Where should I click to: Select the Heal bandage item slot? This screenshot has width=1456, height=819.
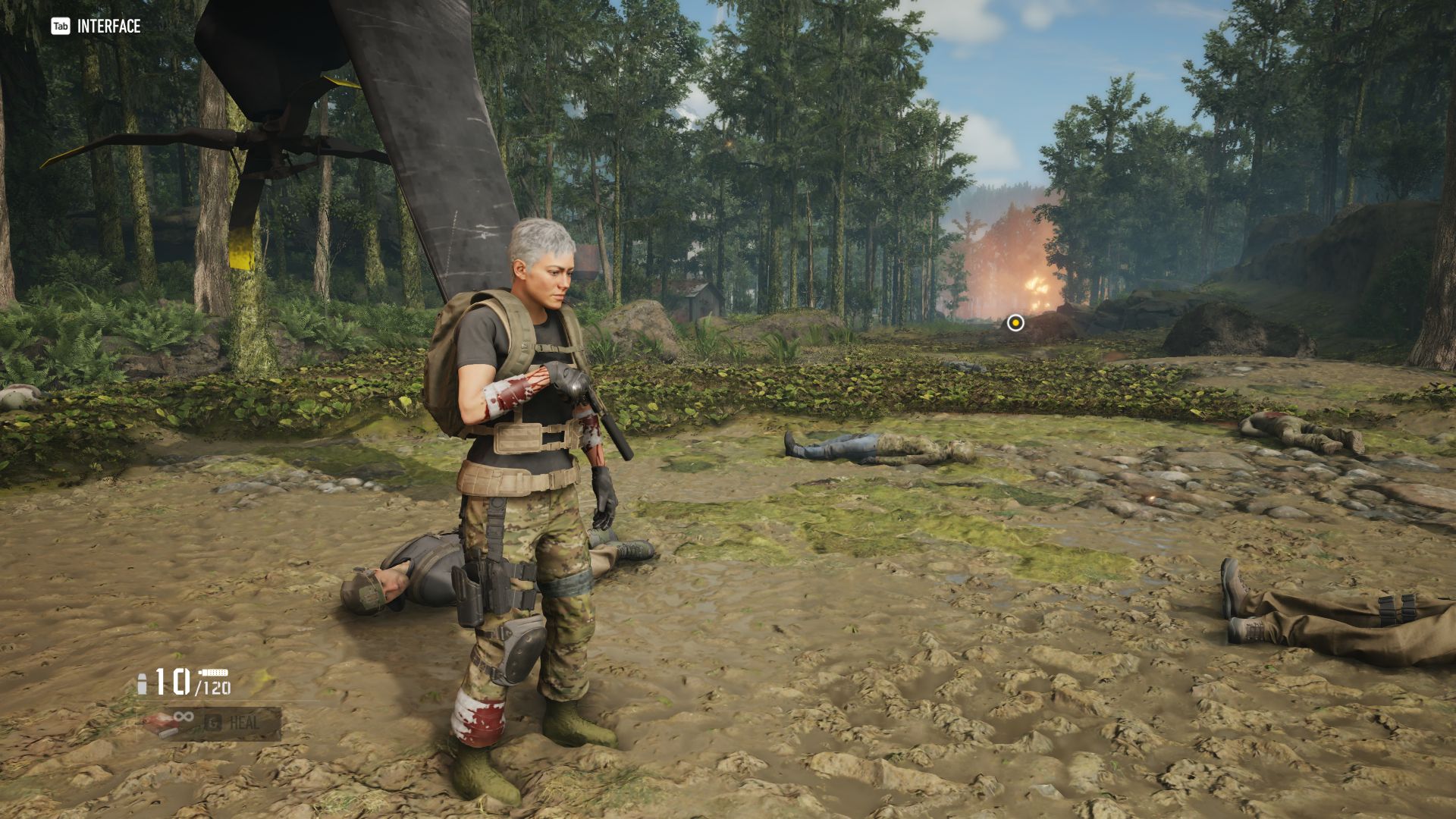tap(209, 723)
